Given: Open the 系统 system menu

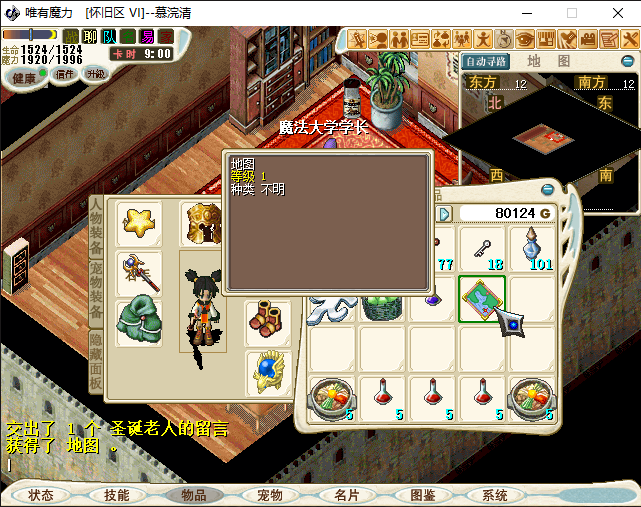Looking at the screenshot, I should (x=495, y=495).
